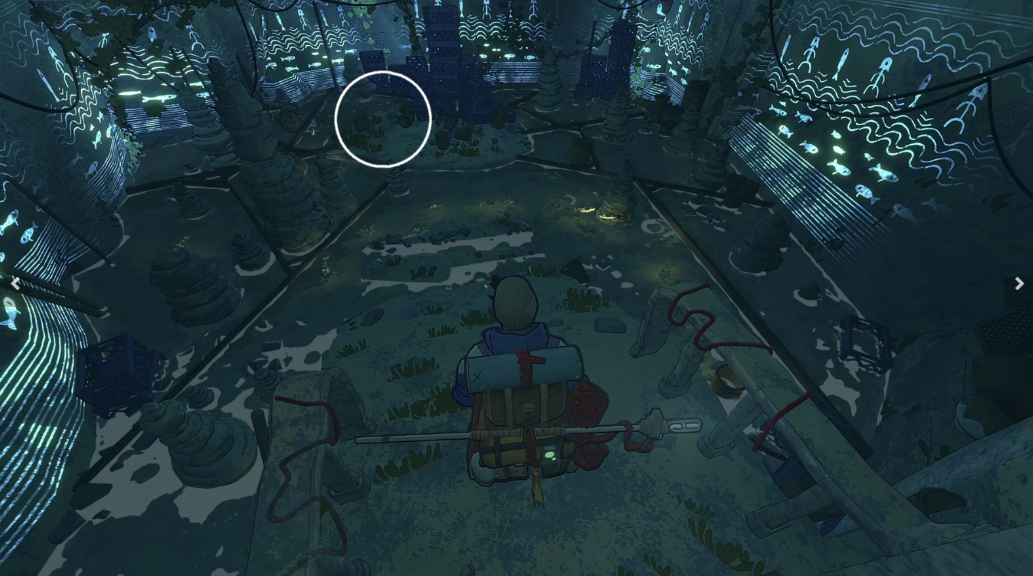Go to the next screenshot with right arrow
The image size is (1033, 576).
(x=1019, y=284)
